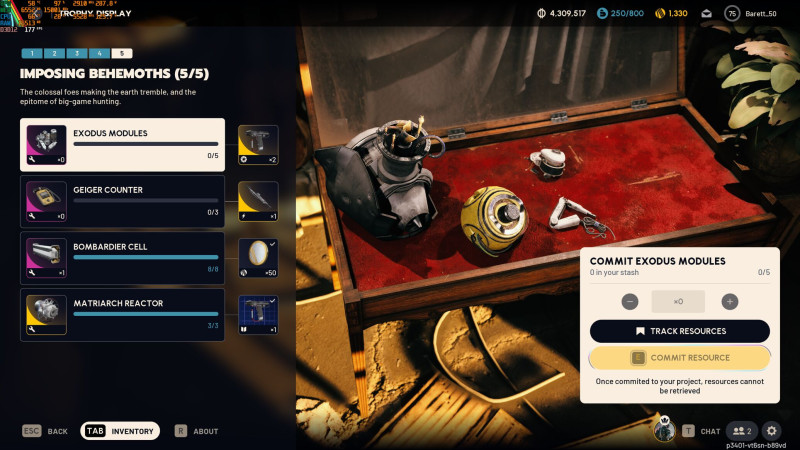View the Exodus Modules pistol reward
Screen dimensions: 800x450
258,145
